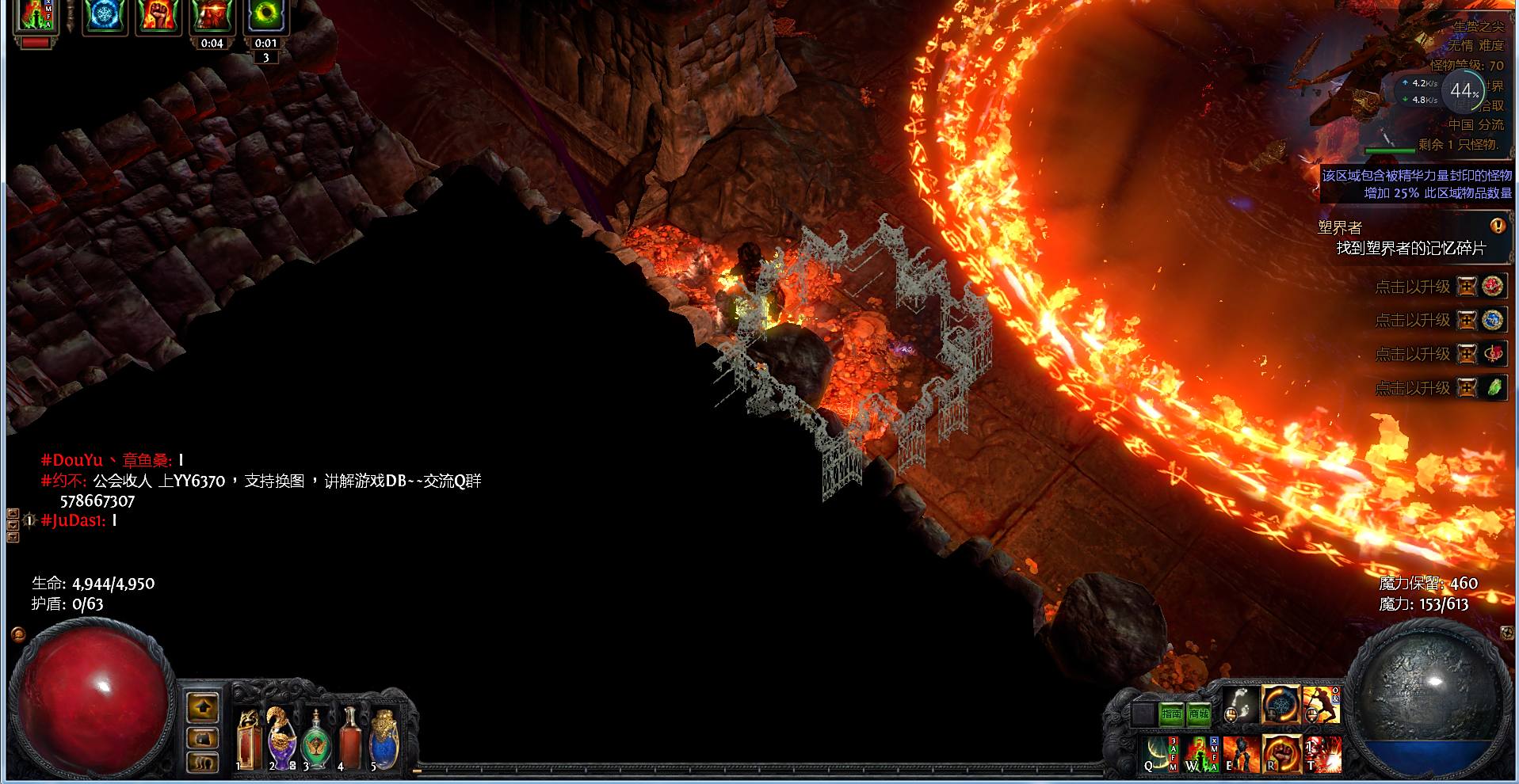This screenshot has height=784, width=1519.
Task: Open the 商城 shop button
Action: pyautogui.click(x=1199, y=714)
